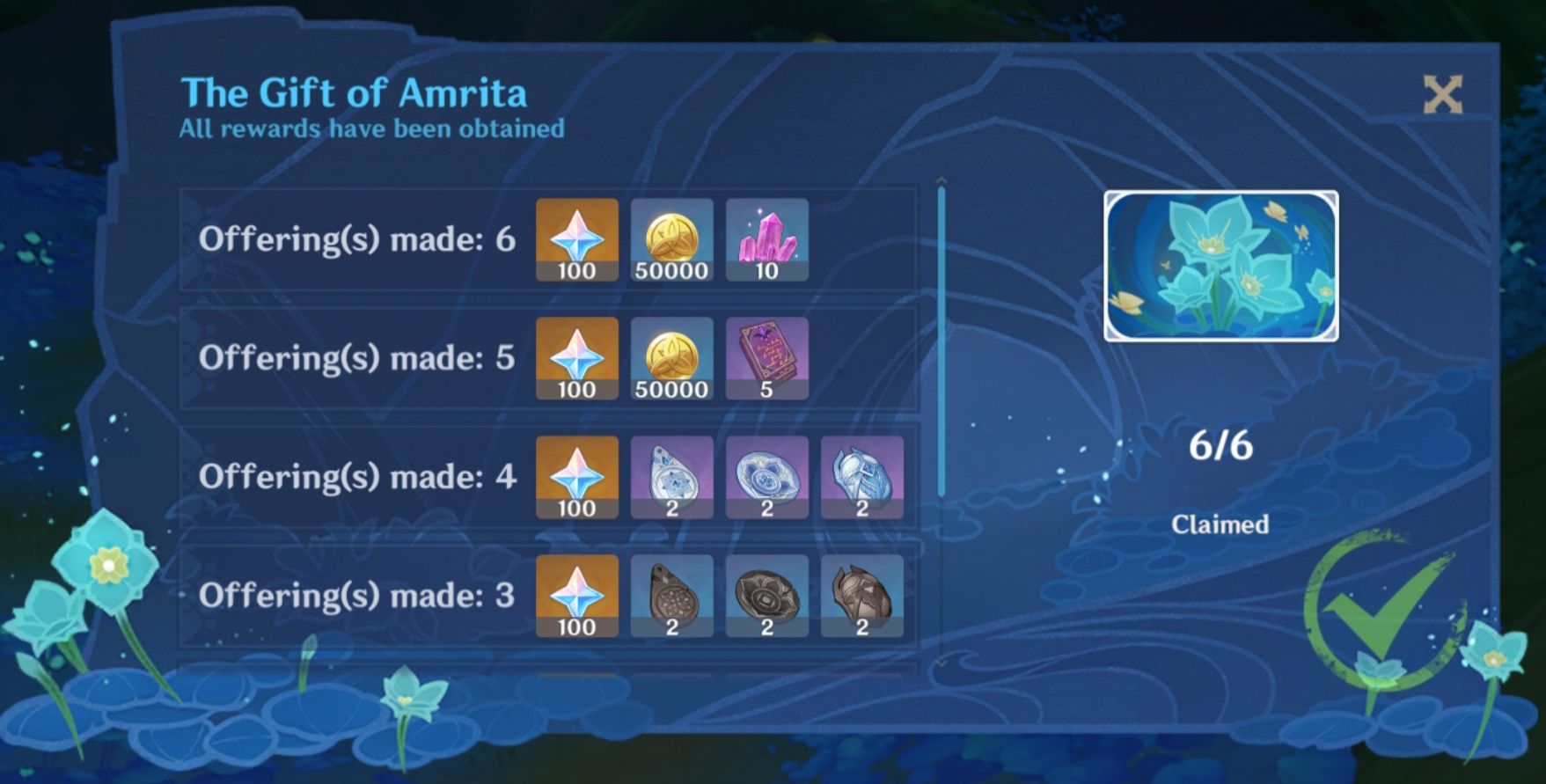The width and height of the screenshot is (1546, 784).
Task: Click the blue teardrop pendant in Offering 4 row
Action: click(671, 478)
